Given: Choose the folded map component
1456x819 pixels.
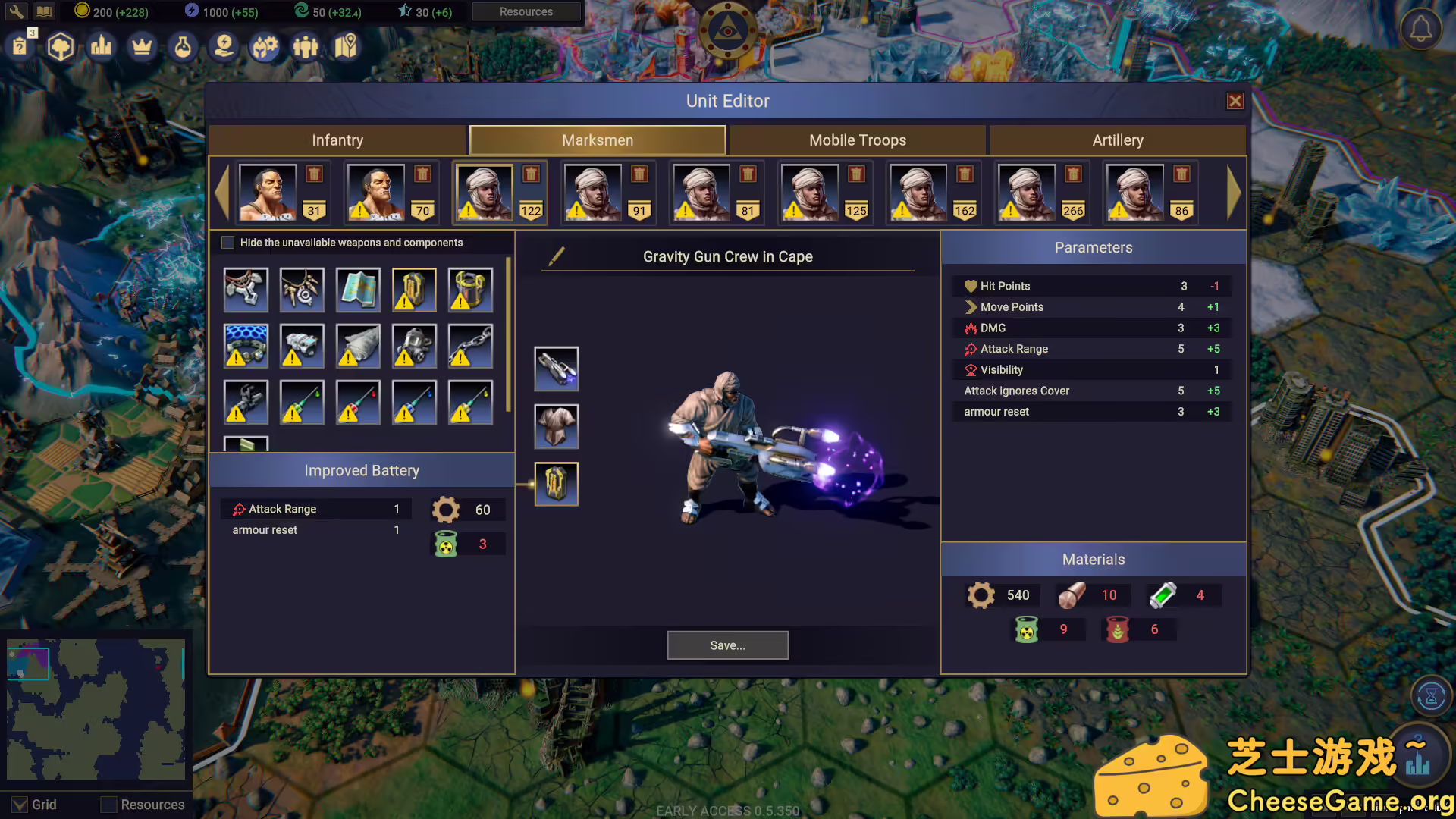Looking at the screenshot, I should (x=358, y=290).
